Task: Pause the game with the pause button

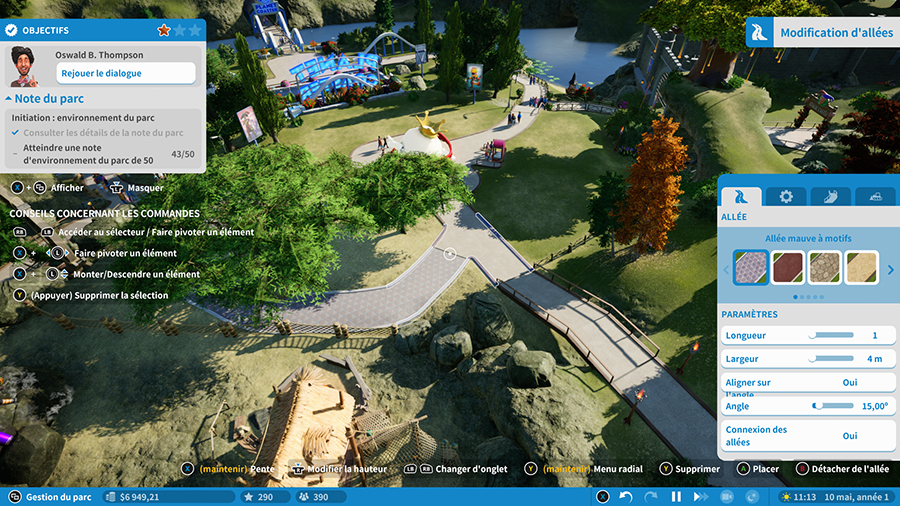Action: (x=676, y=496)
